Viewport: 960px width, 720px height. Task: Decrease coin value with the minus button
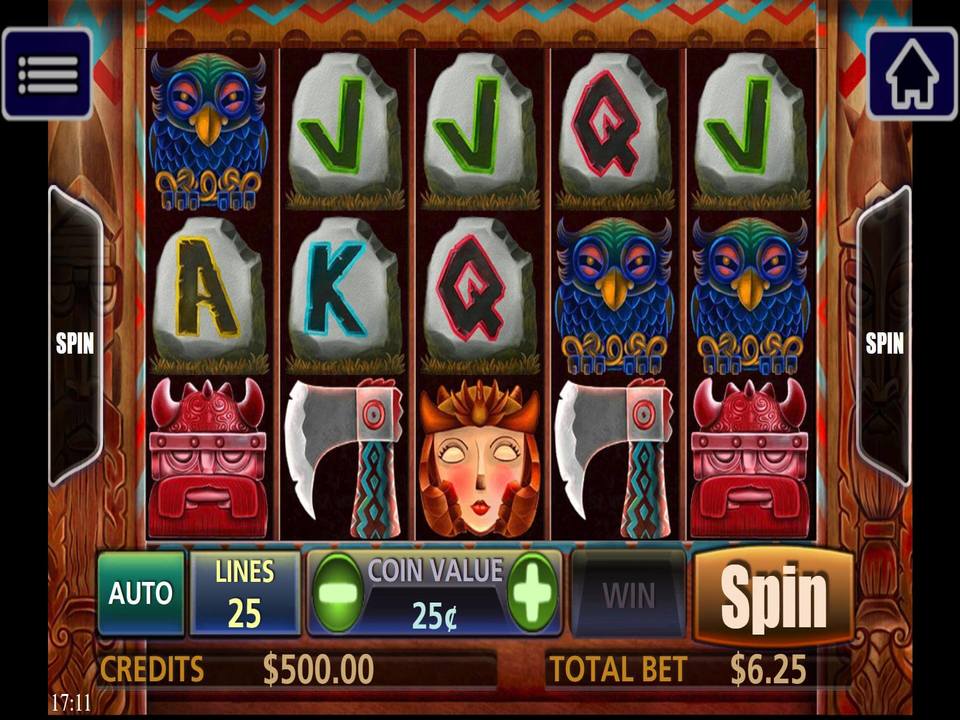[x=337, y=593]
